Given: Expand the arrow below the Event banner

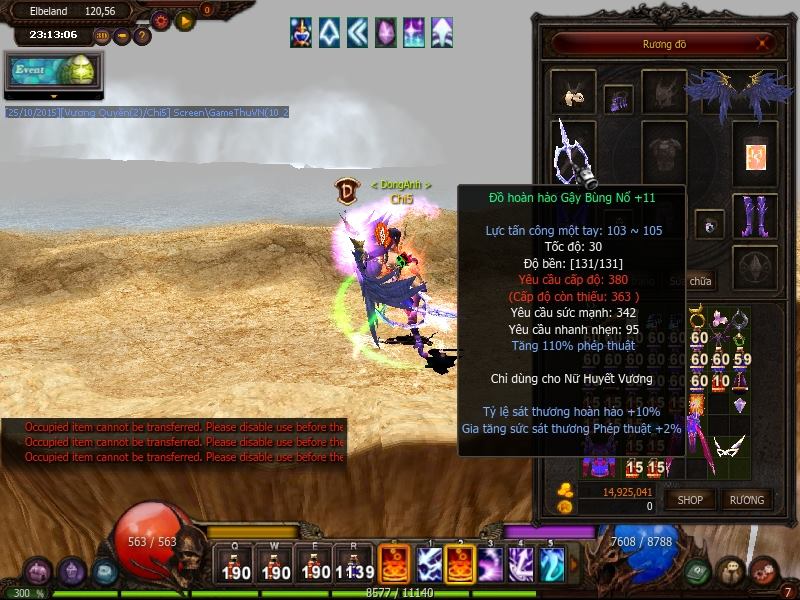Looking at the screenshot, I should pyautogui.click(x=53, y=96).
